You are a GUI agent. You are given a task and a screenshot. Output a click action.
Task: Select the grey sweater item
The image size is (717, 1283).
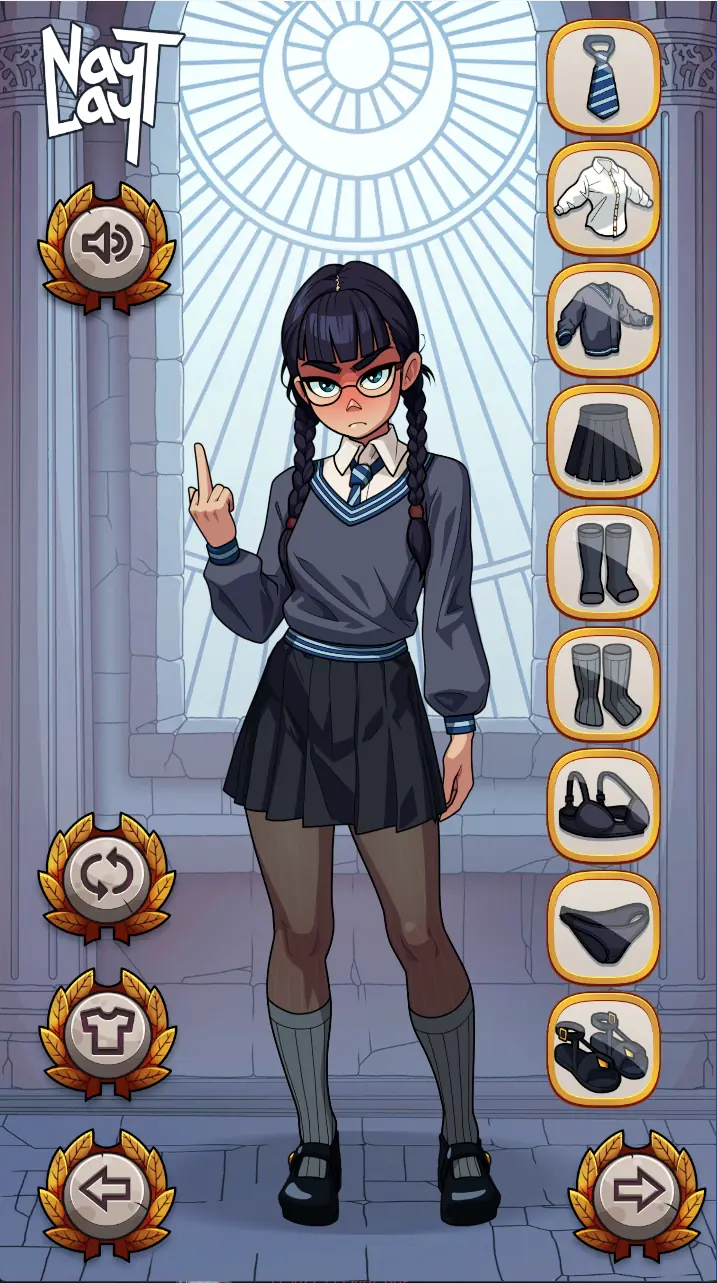604,320
